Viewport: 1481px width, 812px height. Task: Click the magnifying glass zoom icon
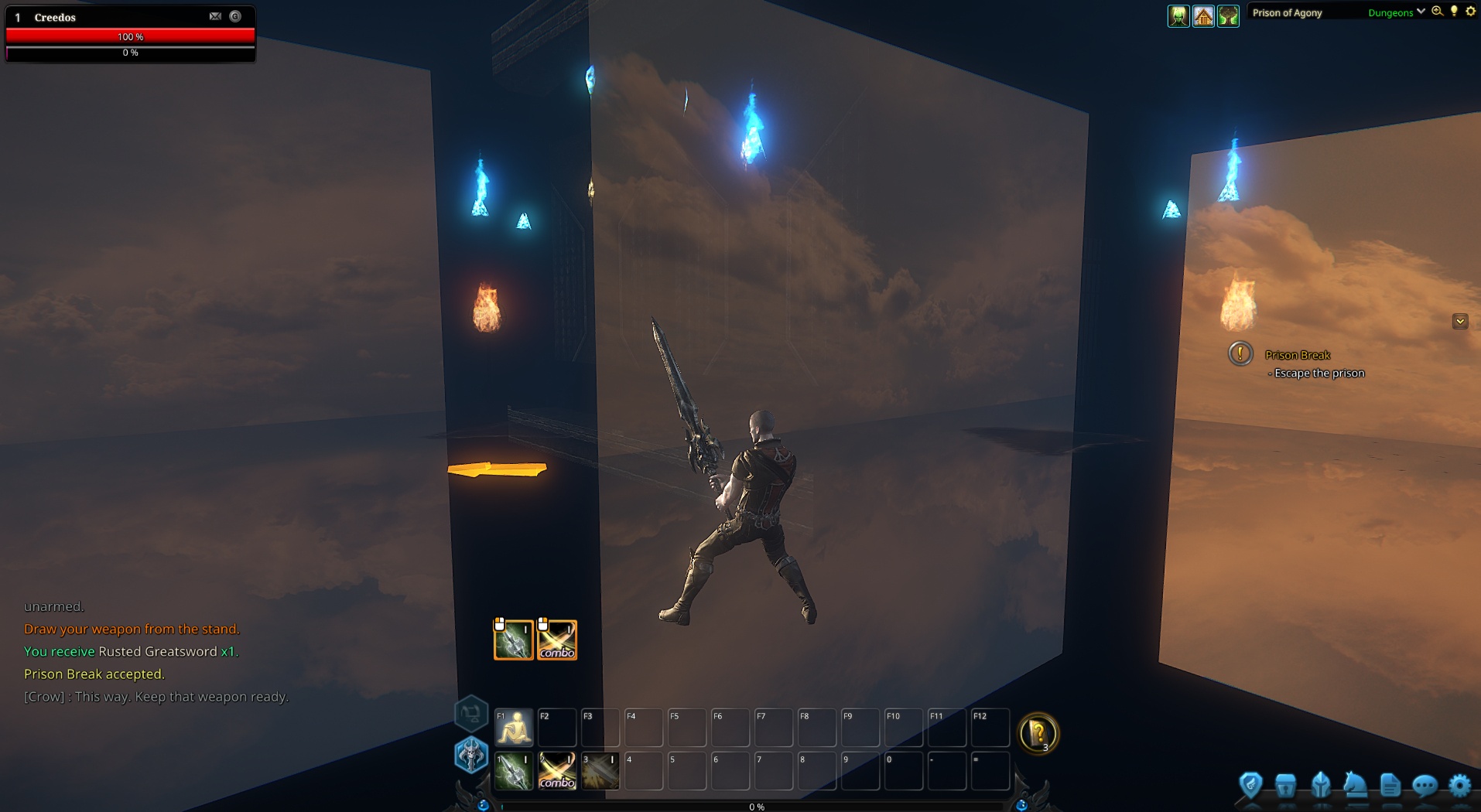pyautogui.click(x=1438, y=12)
